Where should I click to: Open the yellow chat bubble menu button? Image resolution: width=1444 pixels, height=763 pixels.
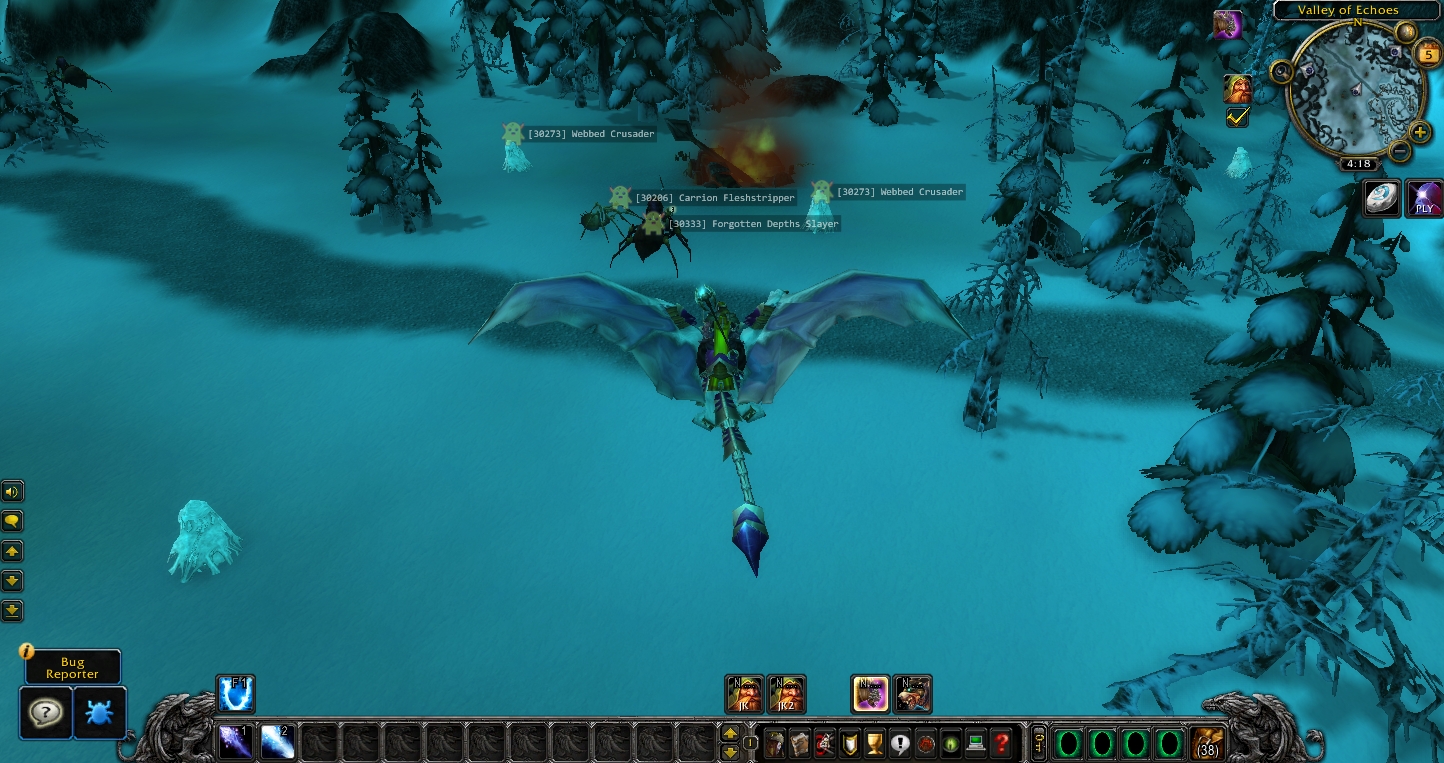tap(12, 521)
